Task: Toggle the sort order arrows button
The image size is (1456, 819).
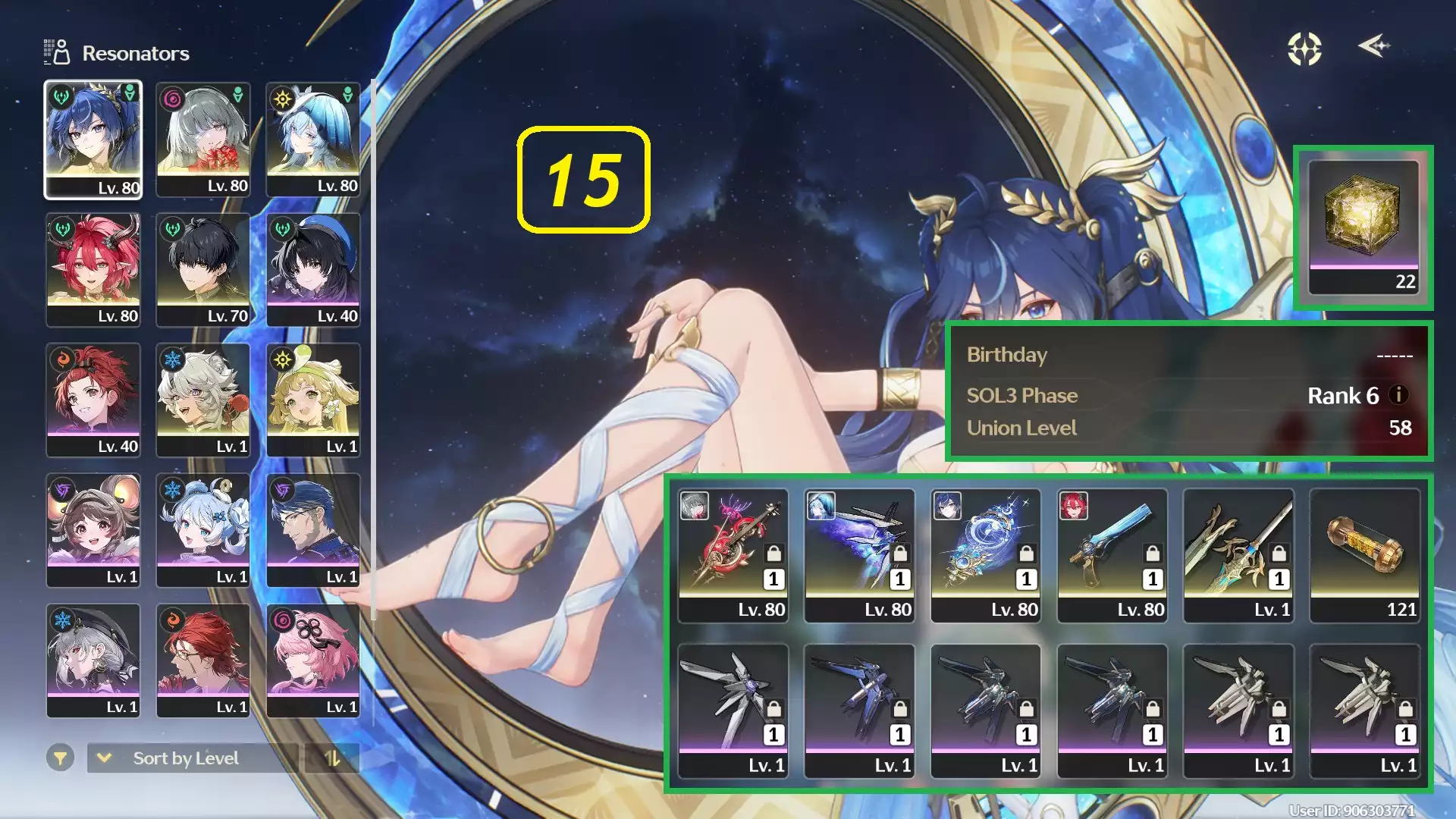Action: point(332,758)
